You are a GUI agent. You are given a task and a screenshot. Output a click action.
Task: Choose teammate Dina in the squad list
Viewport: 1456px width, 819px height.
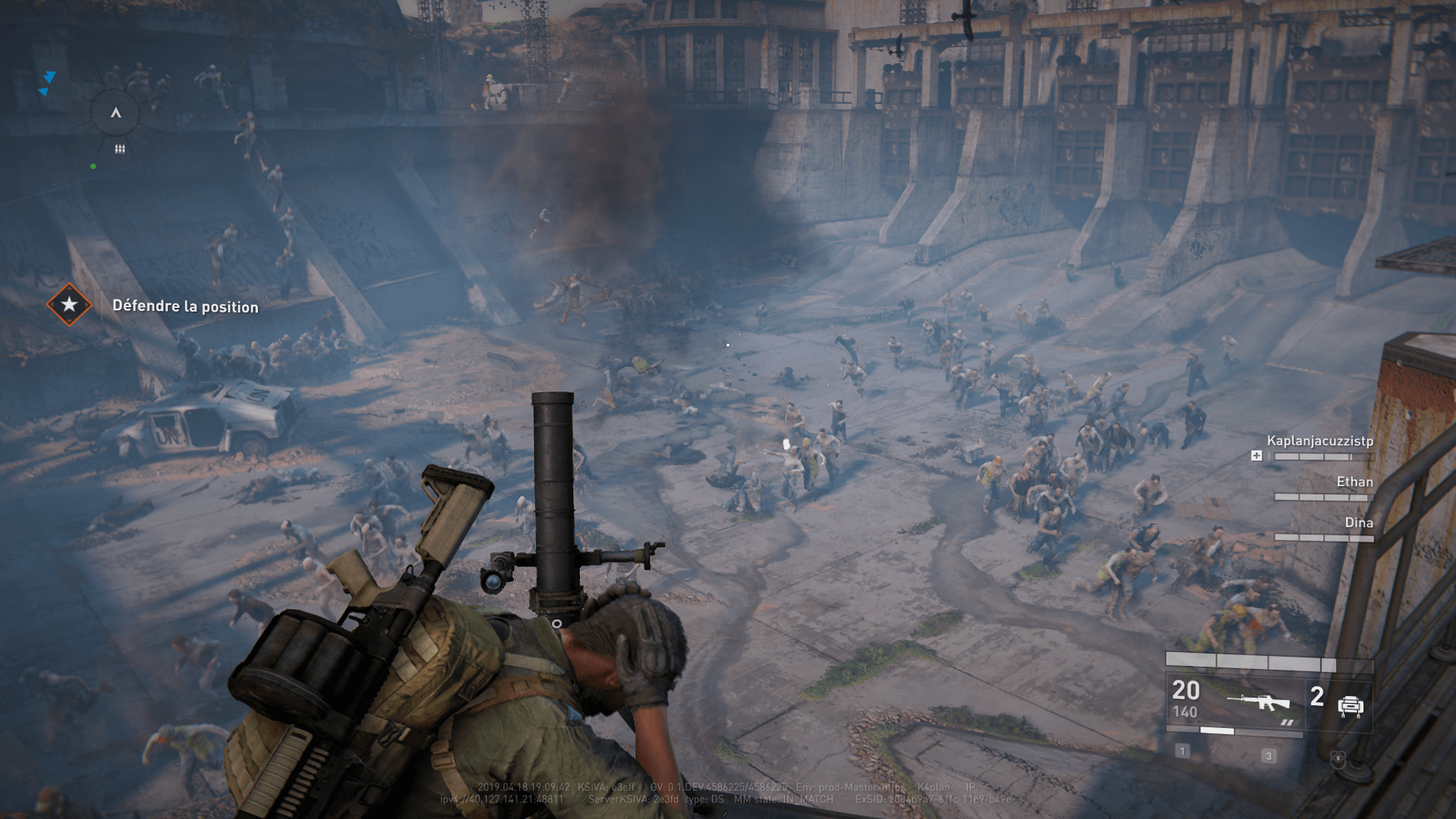[x=1358, y=522]
